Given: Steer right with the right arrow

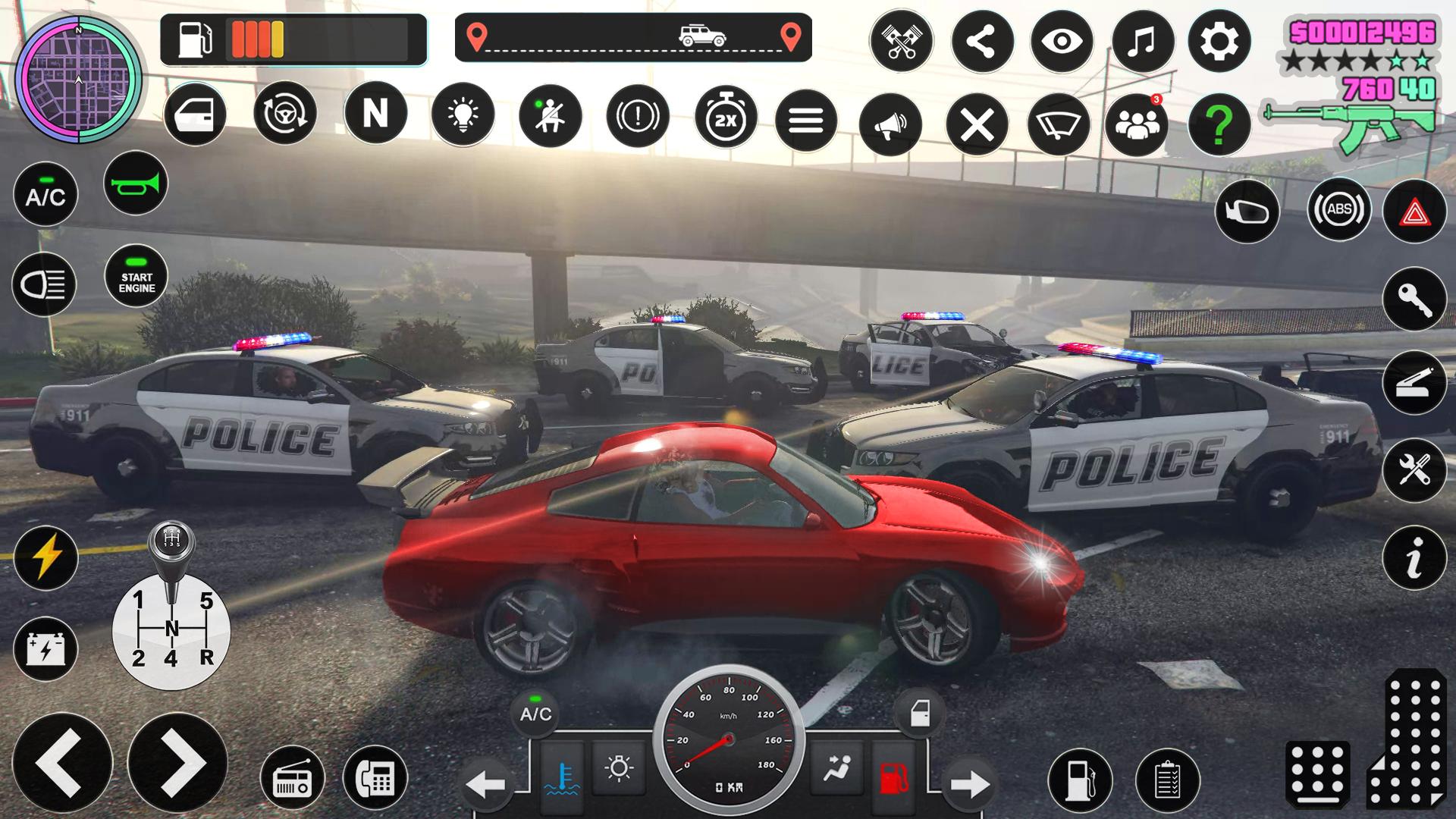Looking at the screenshot, I should (177, 764).
